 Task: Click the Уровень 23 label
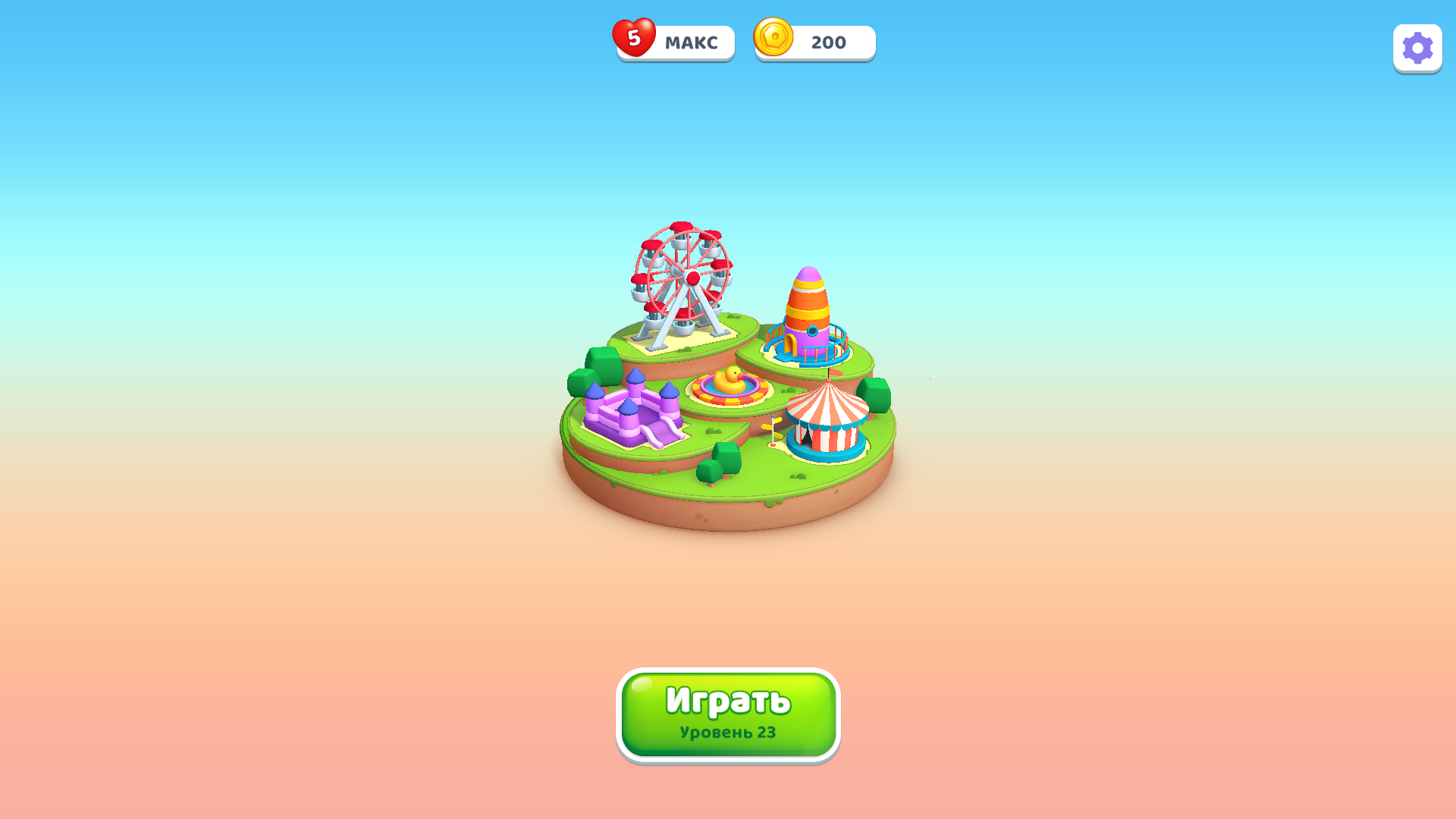pyautogui.click(x=726, y=733)
